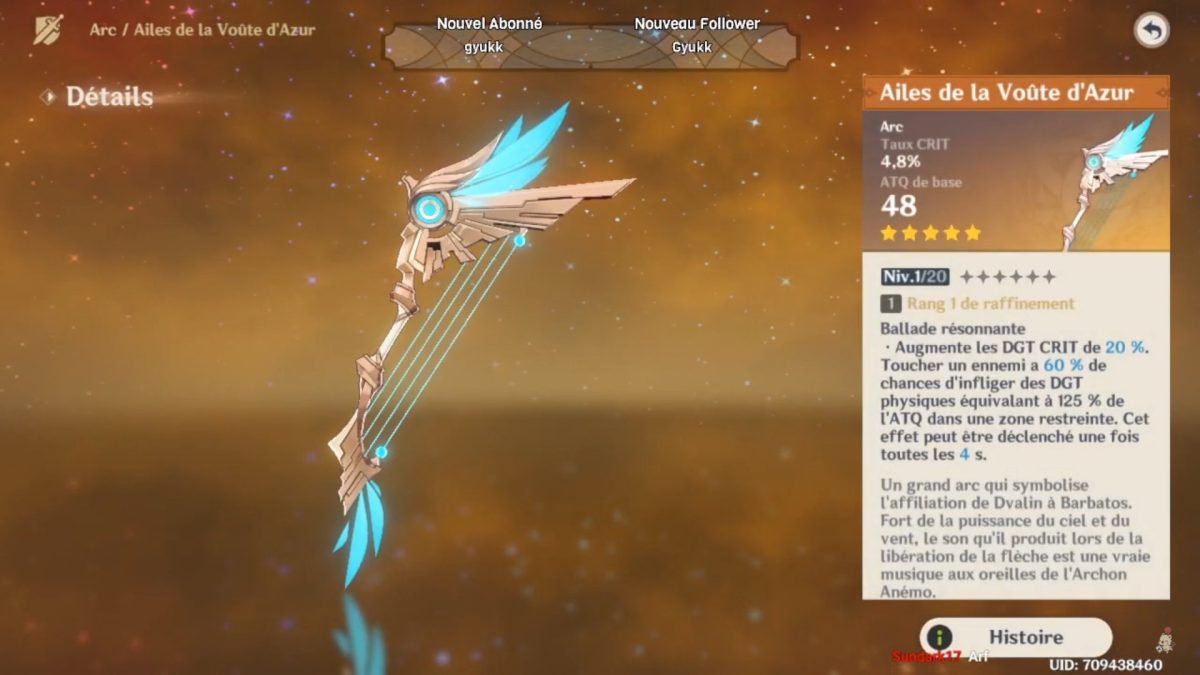The height and width of the screenshot is (675, 1200).
Task: Click the bow icon in the header
Action: (x=48, y=30)
